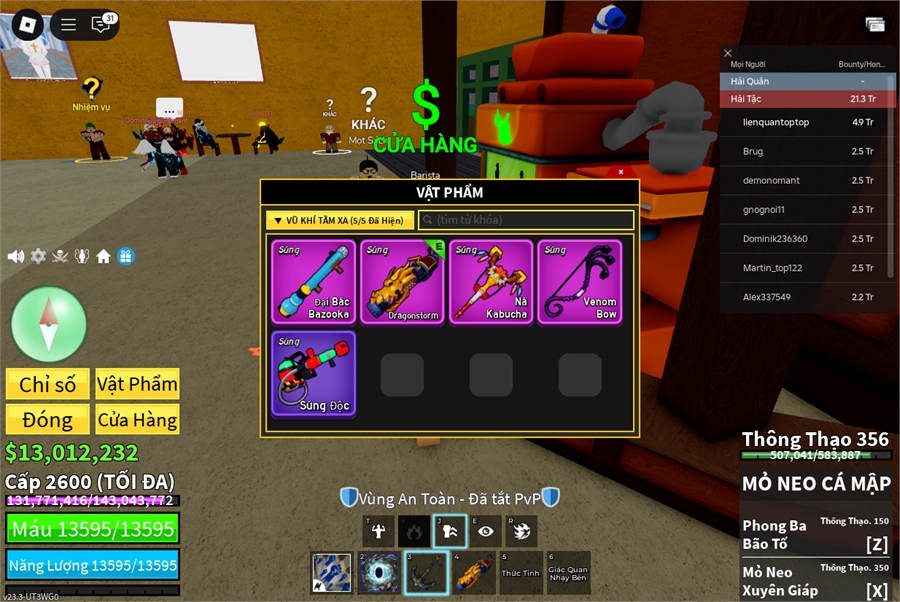Viewport: 900px width, 602px height.
Task: Open settings via the gear icon
Action: point(38,256)
